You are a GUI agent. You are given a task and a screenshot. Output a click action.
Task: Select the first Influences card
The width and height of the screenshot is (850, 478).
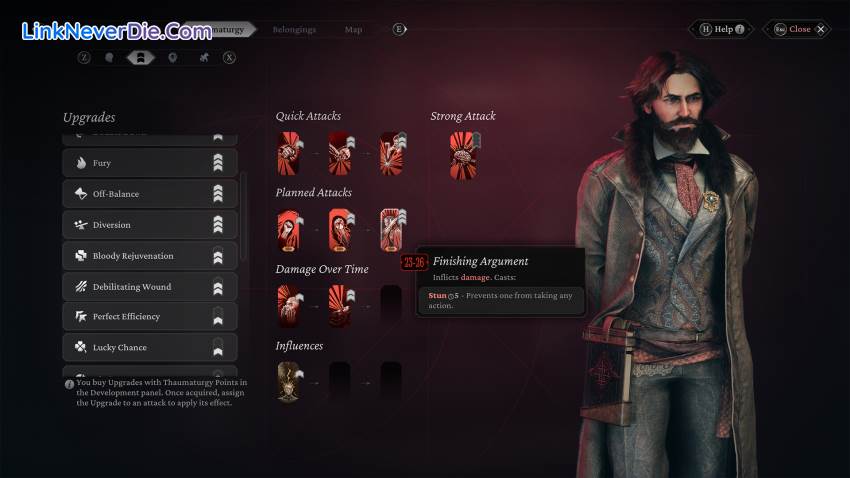coord(289,383)
